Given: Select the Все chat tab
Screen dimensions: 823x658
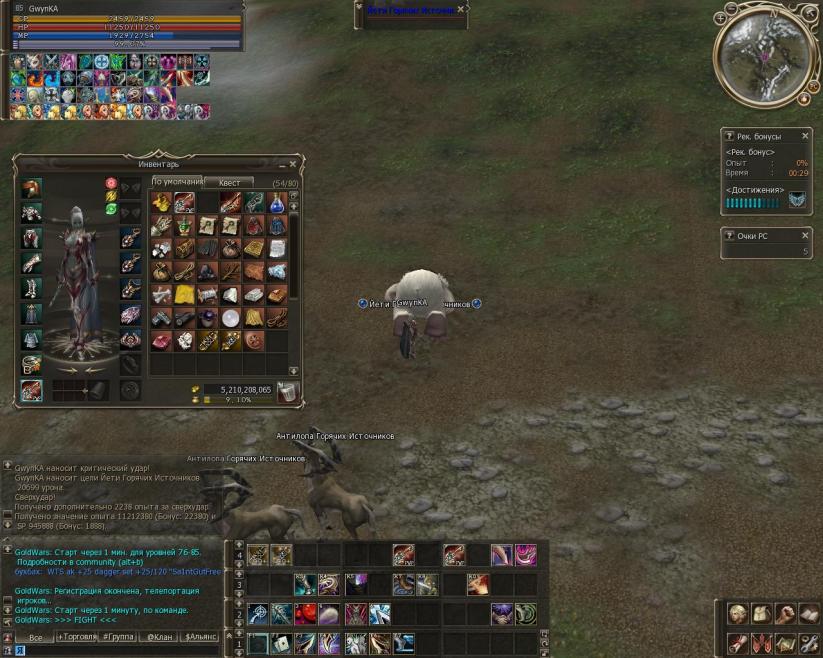Looking at the screenshot, I should [36, 637].
